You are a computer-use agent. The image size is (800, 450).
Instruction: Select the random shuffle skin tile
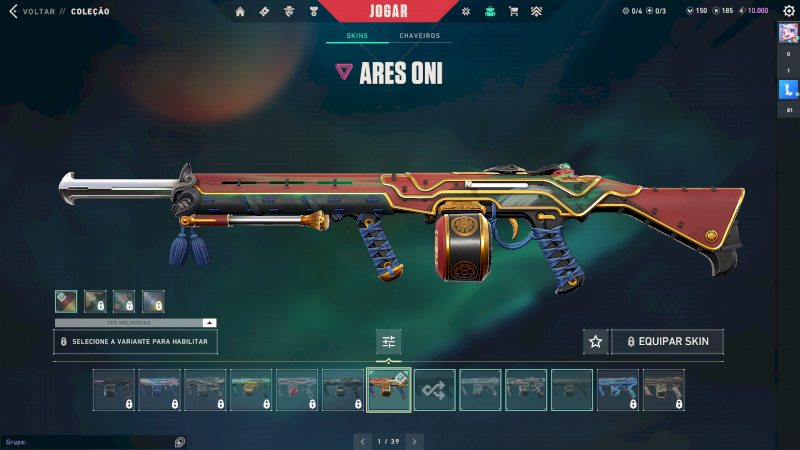pyautogui.click(x=435, y=390)
